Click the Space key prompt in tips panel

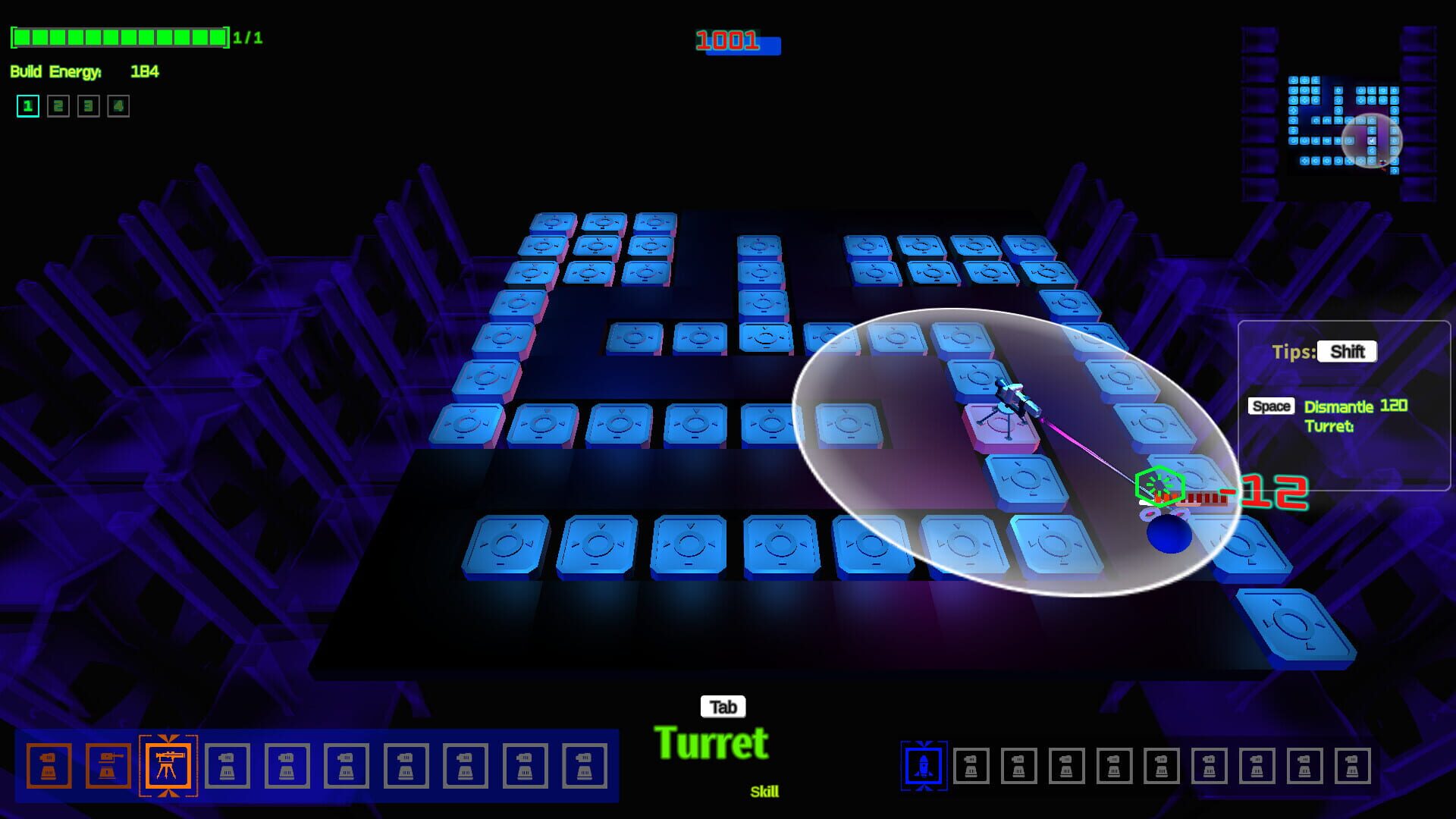point(1272,407)
